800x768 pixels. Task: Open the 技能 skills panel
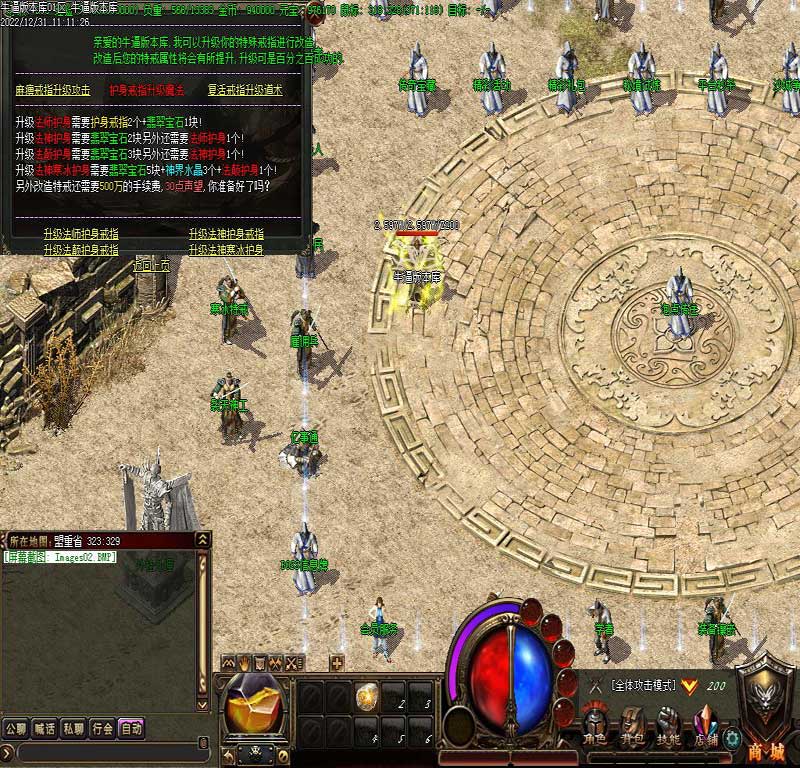668,725
